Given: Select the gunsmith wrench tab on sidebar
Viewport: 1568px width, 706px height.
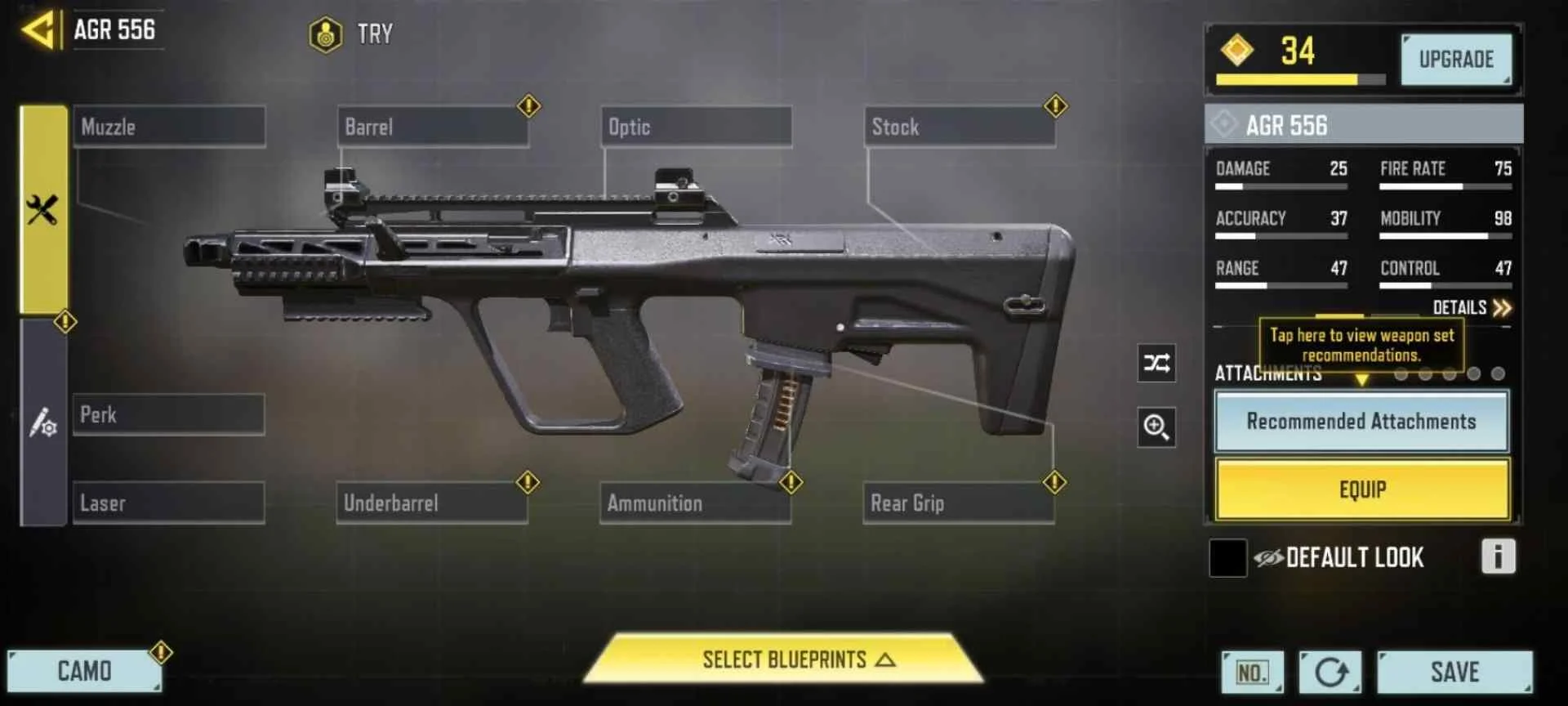Looking at the screenshot, I should coord(42,204).
